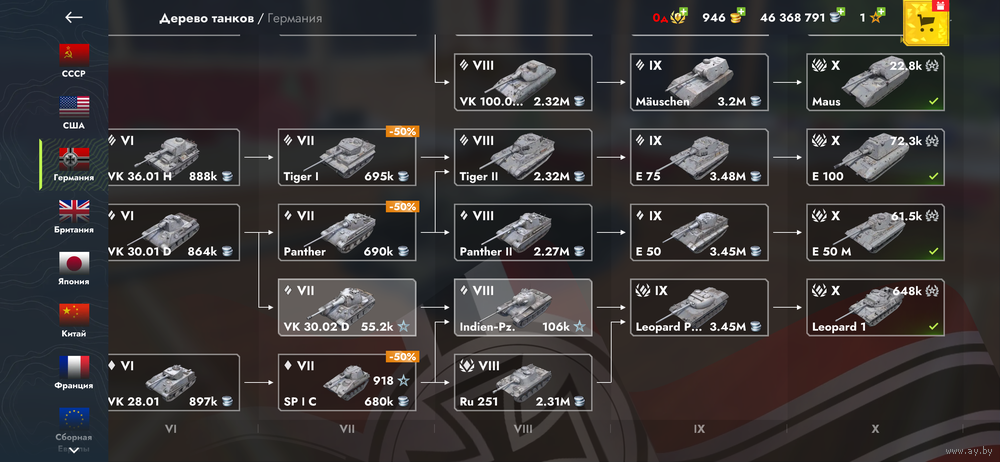The height and width of the screenshot is (462, 1000).
Task: Choose the Британия nation tab
Action: pyautogui.click(x=74, y=215)
